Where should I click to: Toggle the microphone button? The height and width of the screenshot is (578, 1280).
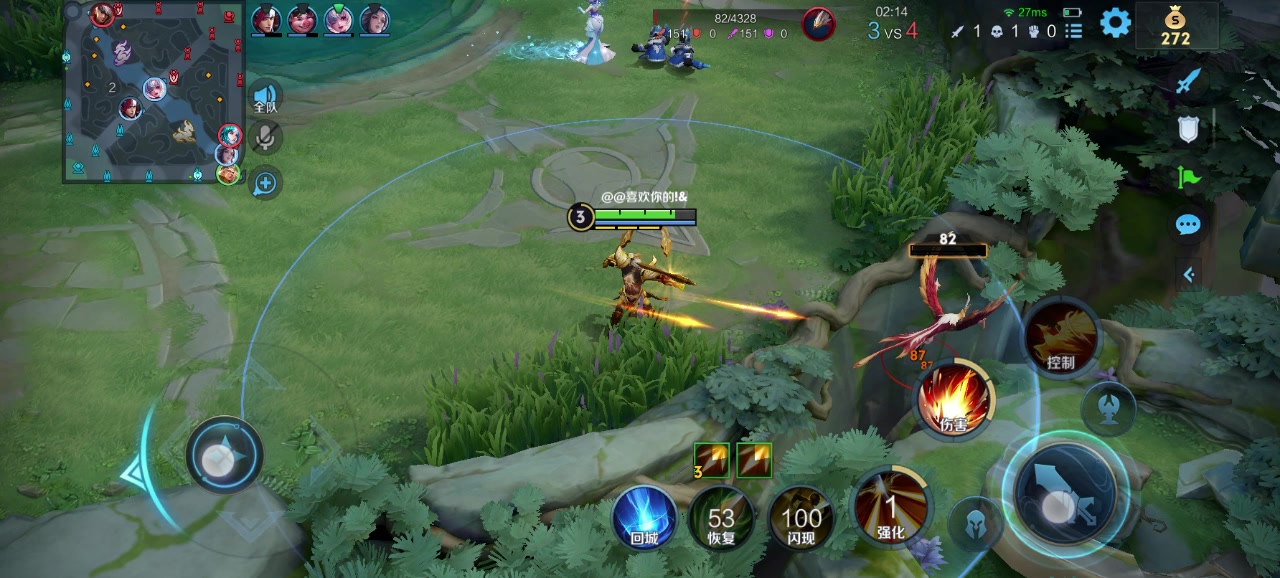[x=265, y=138]
